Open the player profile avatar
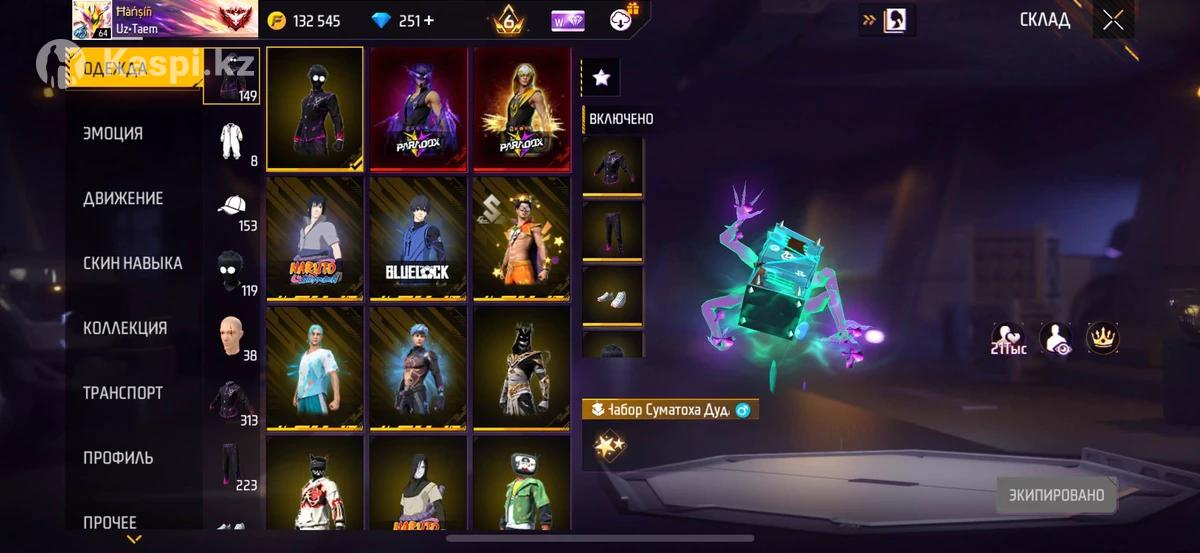Image resolution: width=1200 pixels, height=553 pixels. [90, 20]
